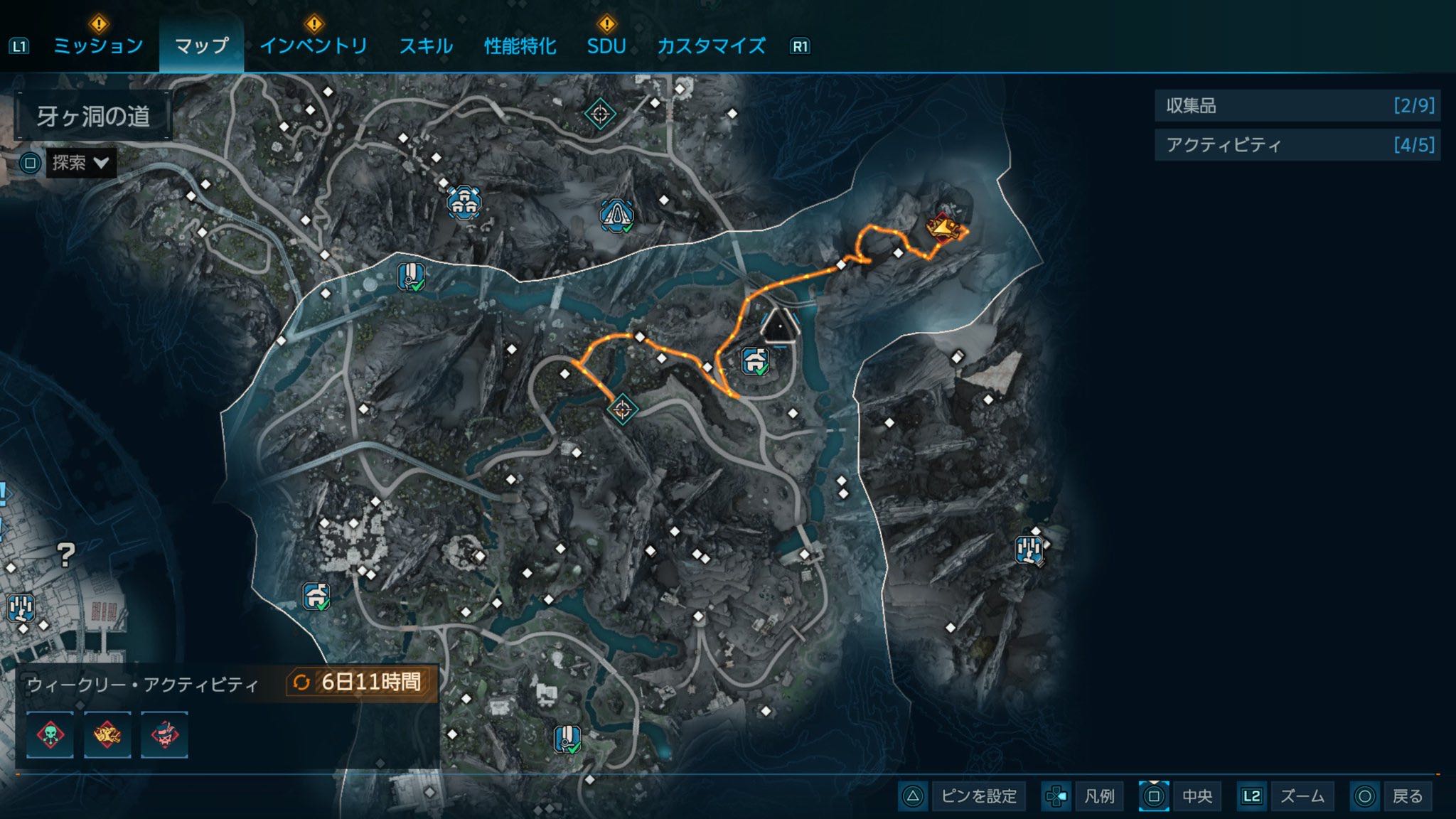The height and width of the screenshot is (819, 1456).
Task: Open the インベントリ tab
Action: coord(314,46)
